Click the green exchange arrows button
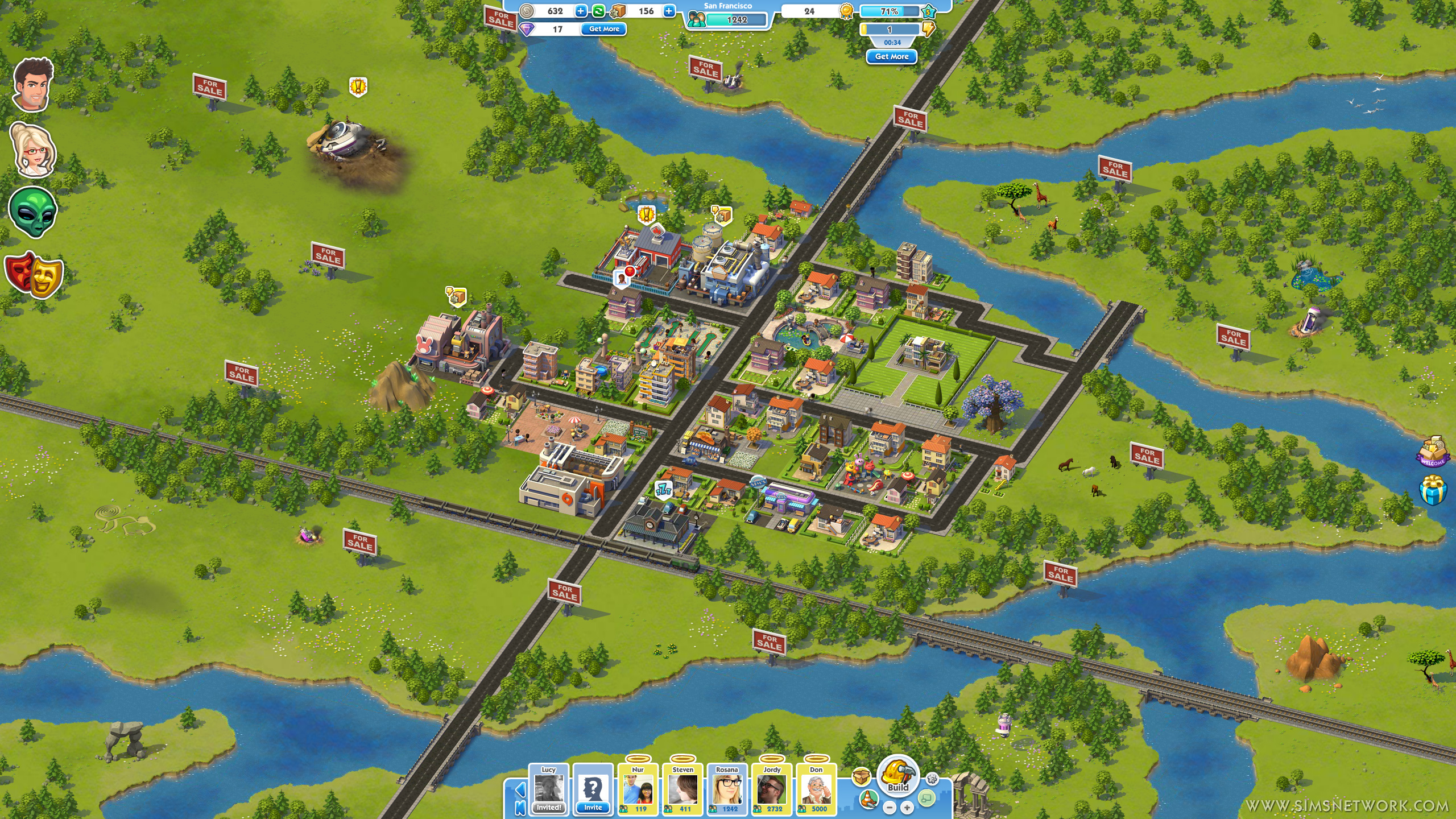 click(x=598, y=11)
